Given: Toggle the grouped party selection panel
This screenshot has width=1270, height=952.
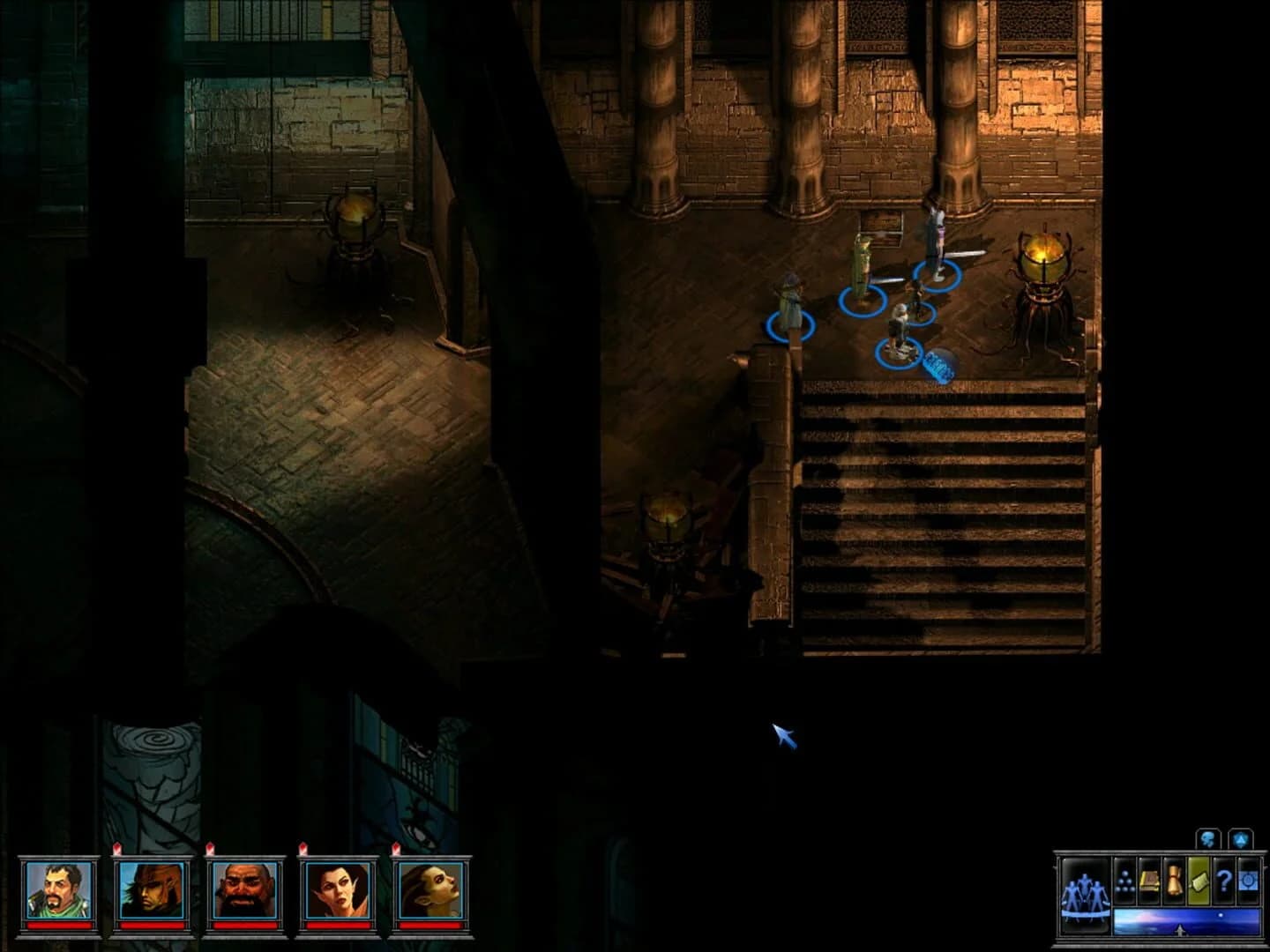Looking at the screenshot, I should coord(1086,895).
